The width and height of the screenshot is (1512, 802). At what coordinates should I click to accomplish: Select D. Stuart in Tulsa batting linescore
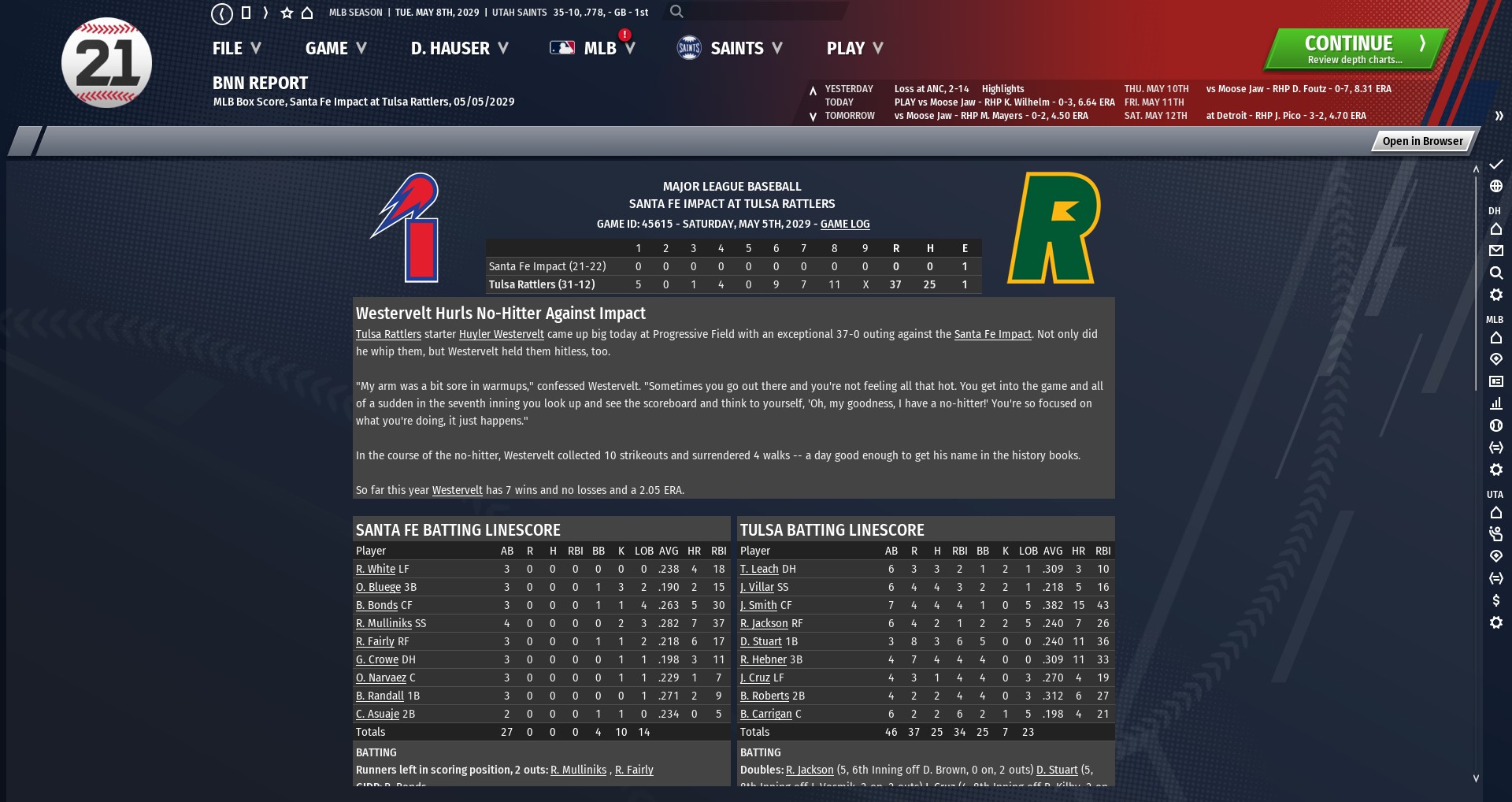pos(761,642)
